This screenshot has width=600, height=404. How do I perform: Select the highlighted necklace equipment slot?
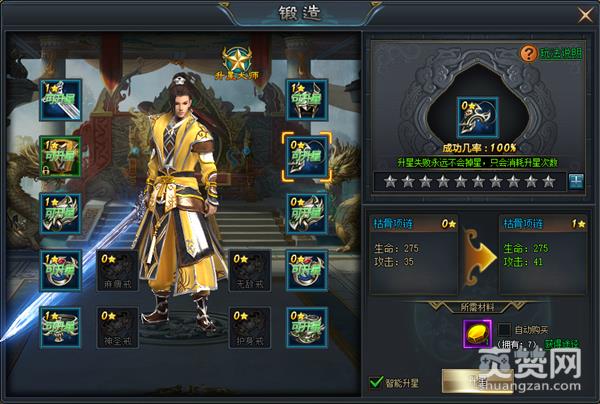click(302, 153)
